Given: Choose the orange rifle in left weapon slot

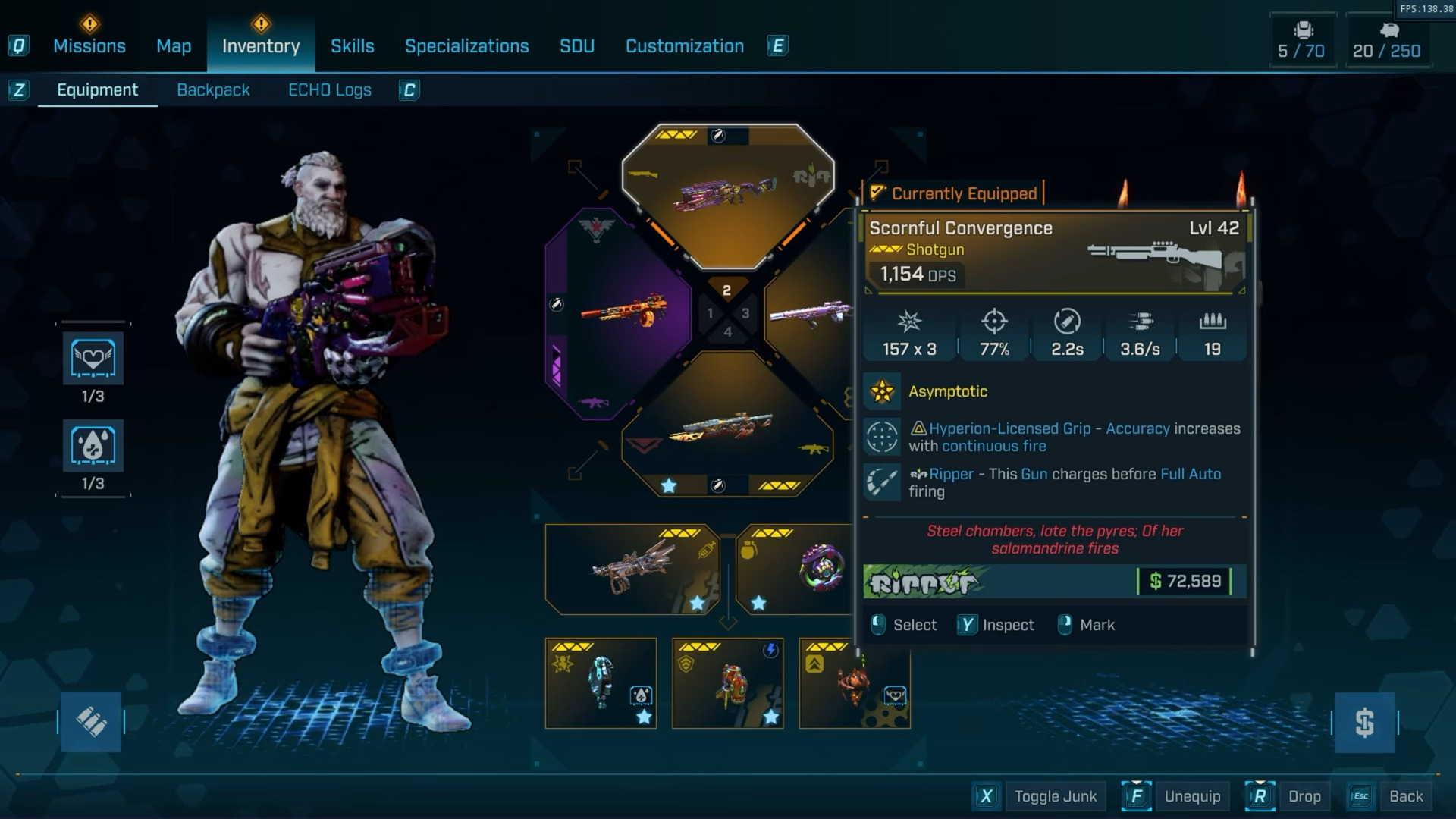Looking at the screenshot, I should click(622, 312).
